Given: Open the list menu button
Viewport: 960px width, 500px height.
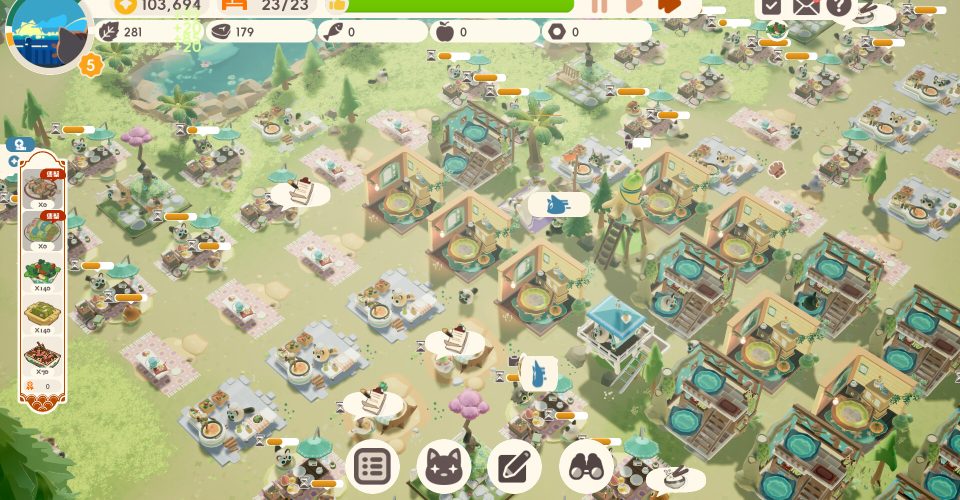Looking at the screenshot, I should click(x=372, y=466).
